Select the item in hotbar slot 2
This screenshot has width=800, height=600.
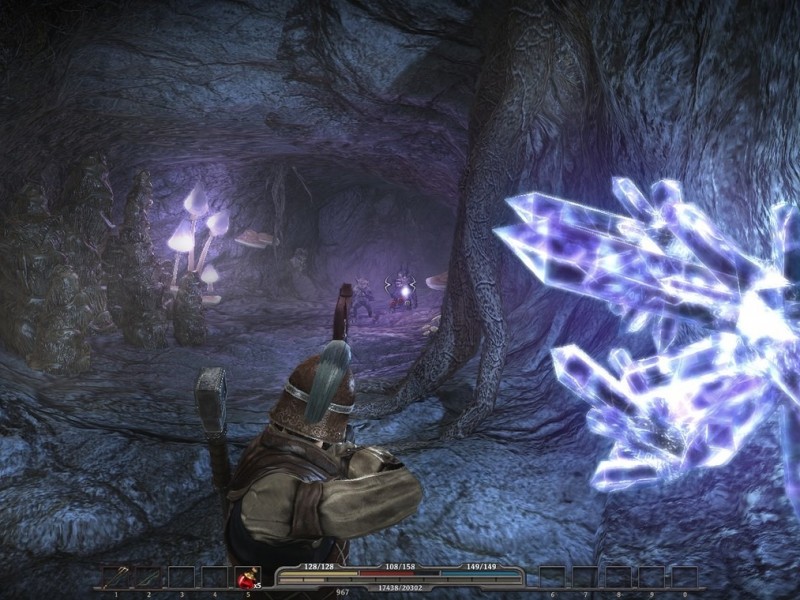148,577
